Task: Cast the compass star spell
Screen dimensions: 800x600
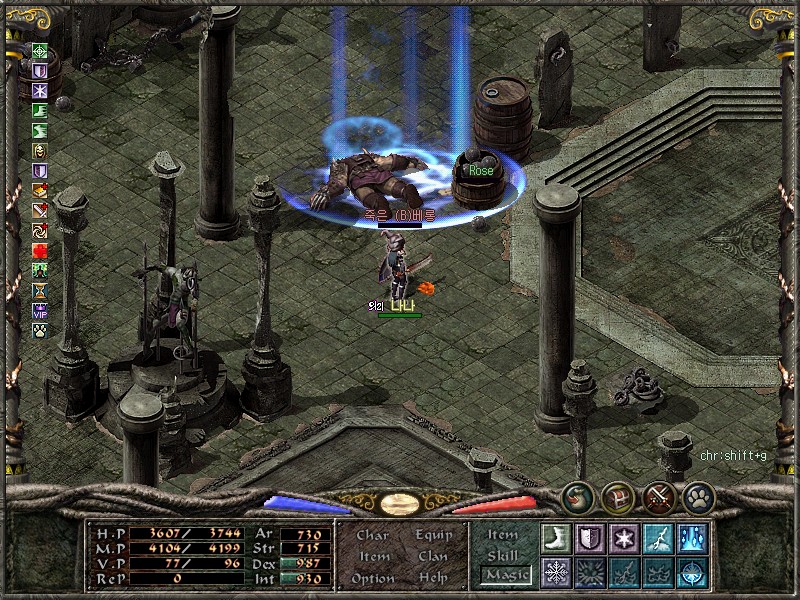Action: (691, 572)
